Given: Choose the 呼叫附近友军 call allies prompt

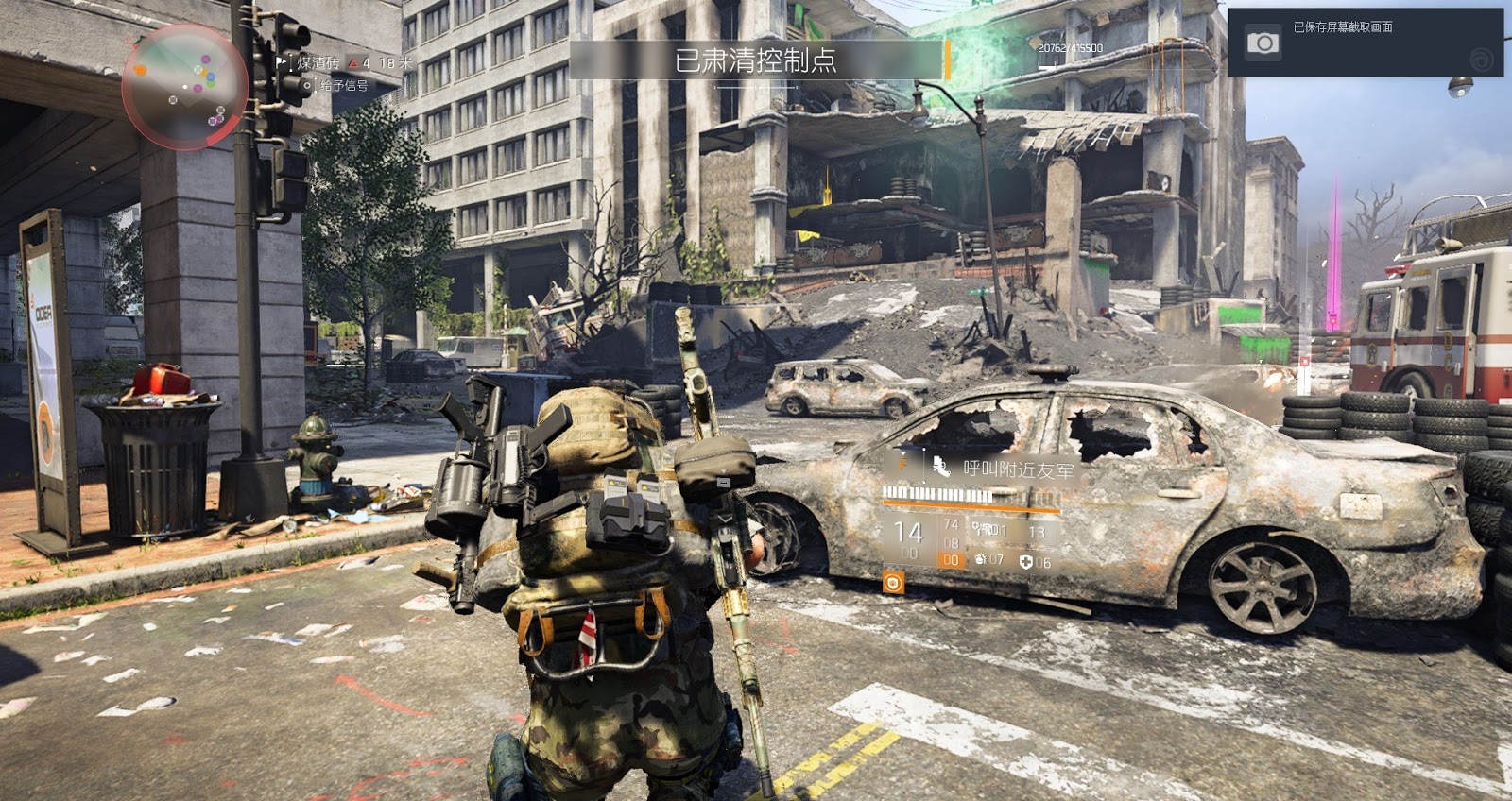Looking at the screenshot, I should pos(1016,468).
